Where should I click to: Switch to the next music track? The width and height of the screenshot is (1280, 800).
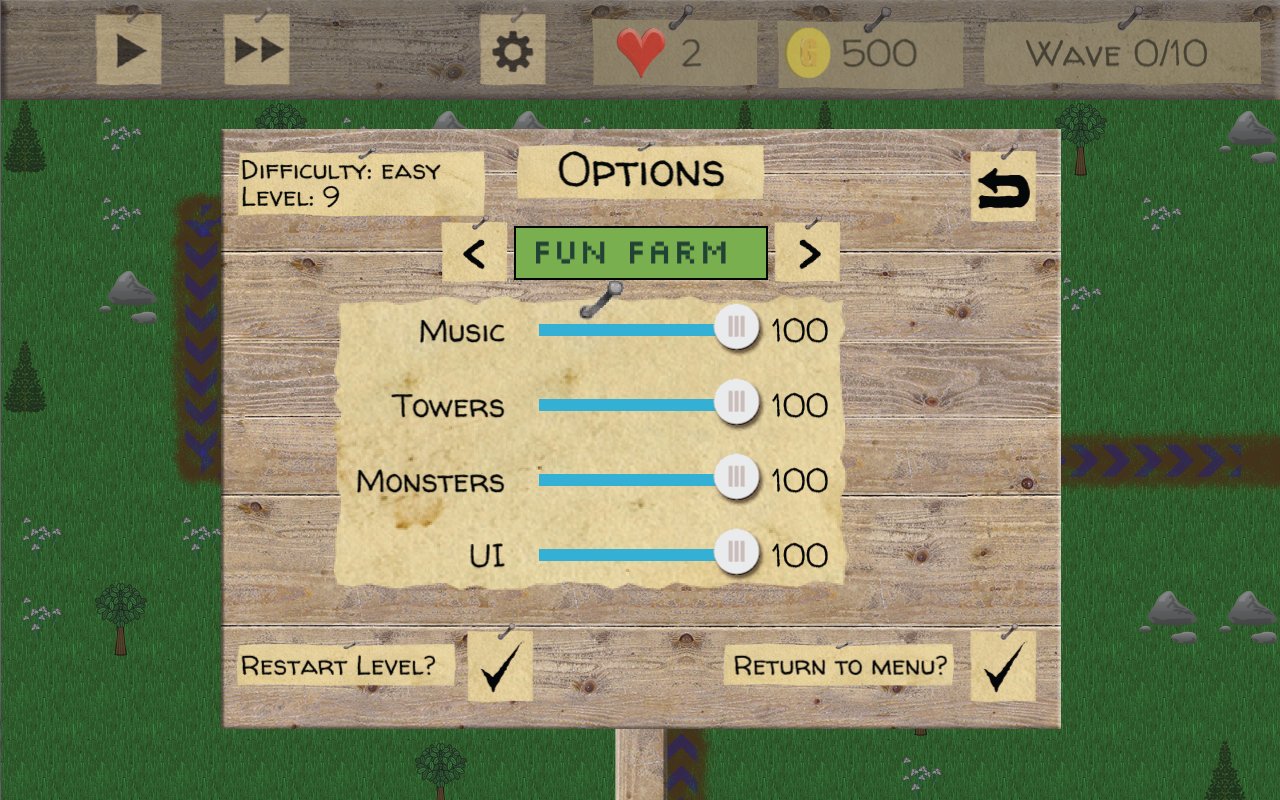pyautogui.click(x=807, y=254)
